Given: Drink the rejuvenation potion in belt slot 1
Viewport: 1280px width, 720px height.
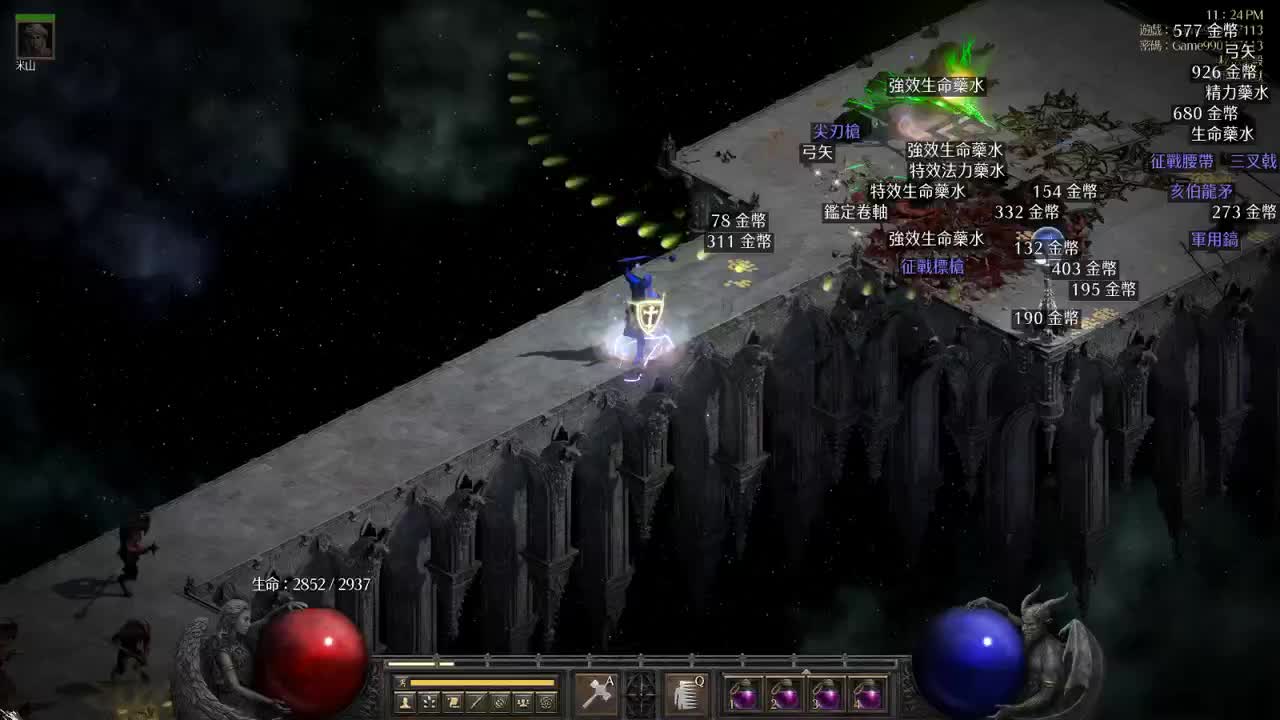Looking at the screenshot, I should [x=745, y=695].
